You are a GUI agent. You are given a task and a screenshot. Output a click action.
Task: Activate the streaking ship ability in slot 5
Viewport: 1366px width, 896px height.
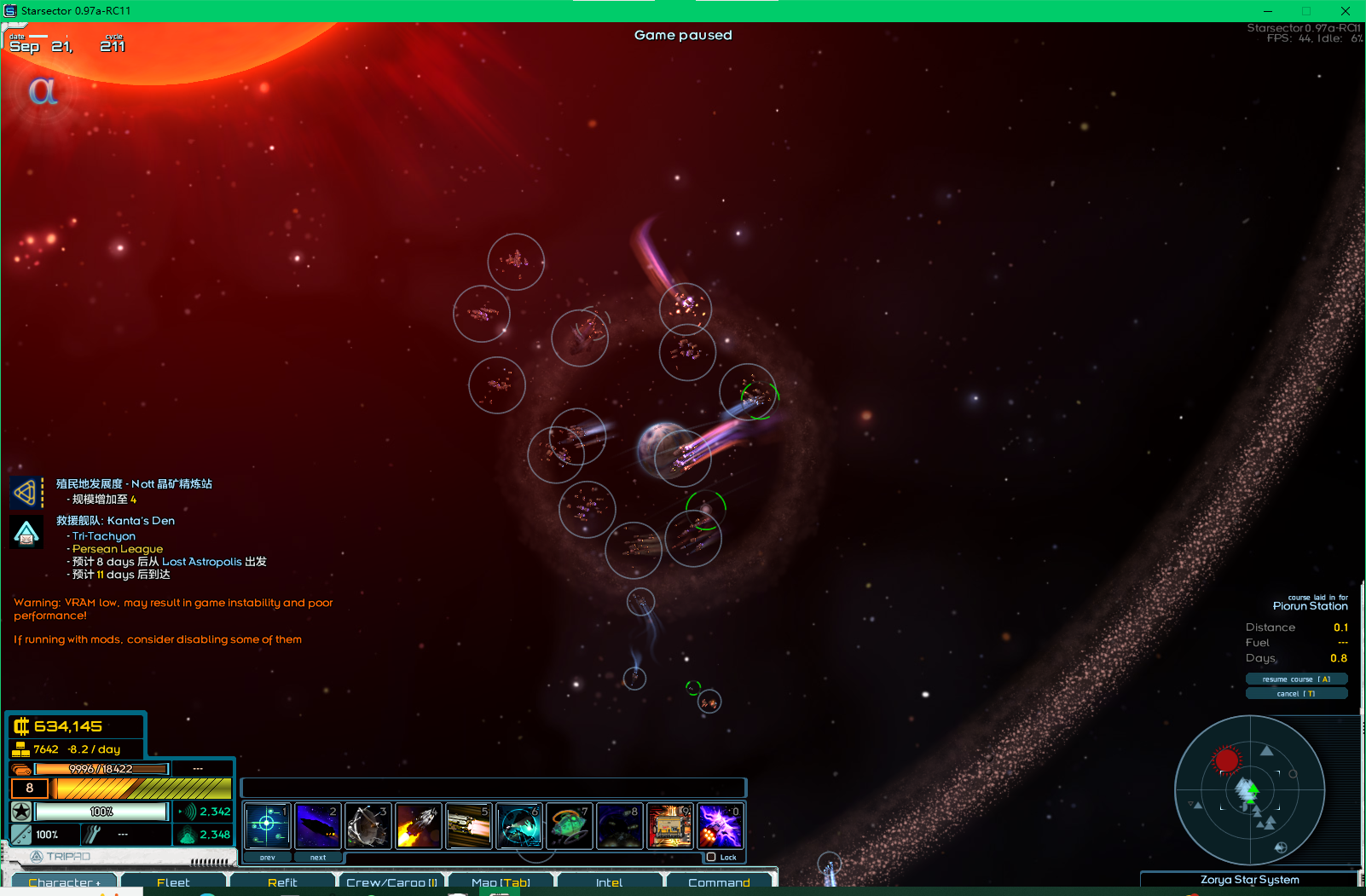click(x=468, y=825)
